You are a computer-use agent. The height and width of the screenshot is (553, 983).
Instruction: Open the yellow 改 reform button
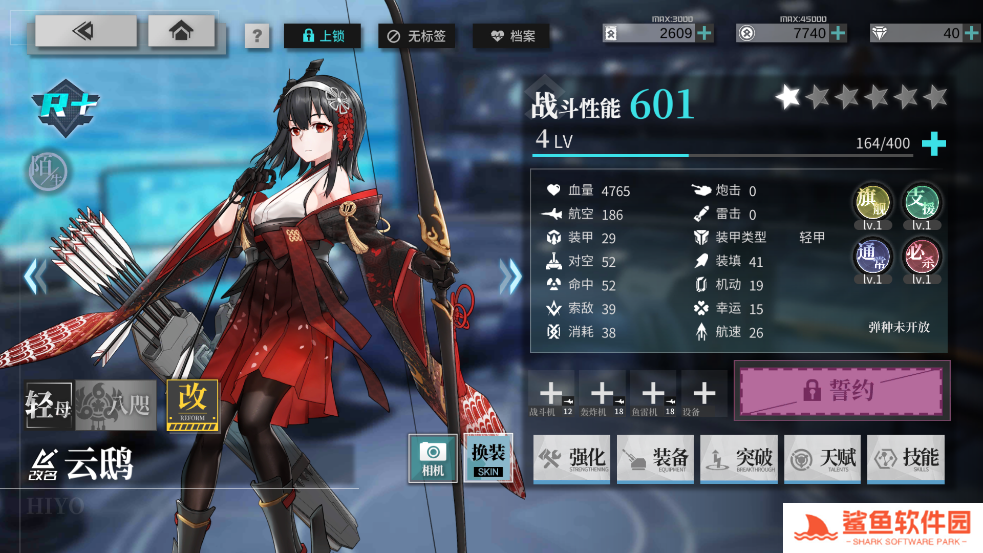click(192, 405)
